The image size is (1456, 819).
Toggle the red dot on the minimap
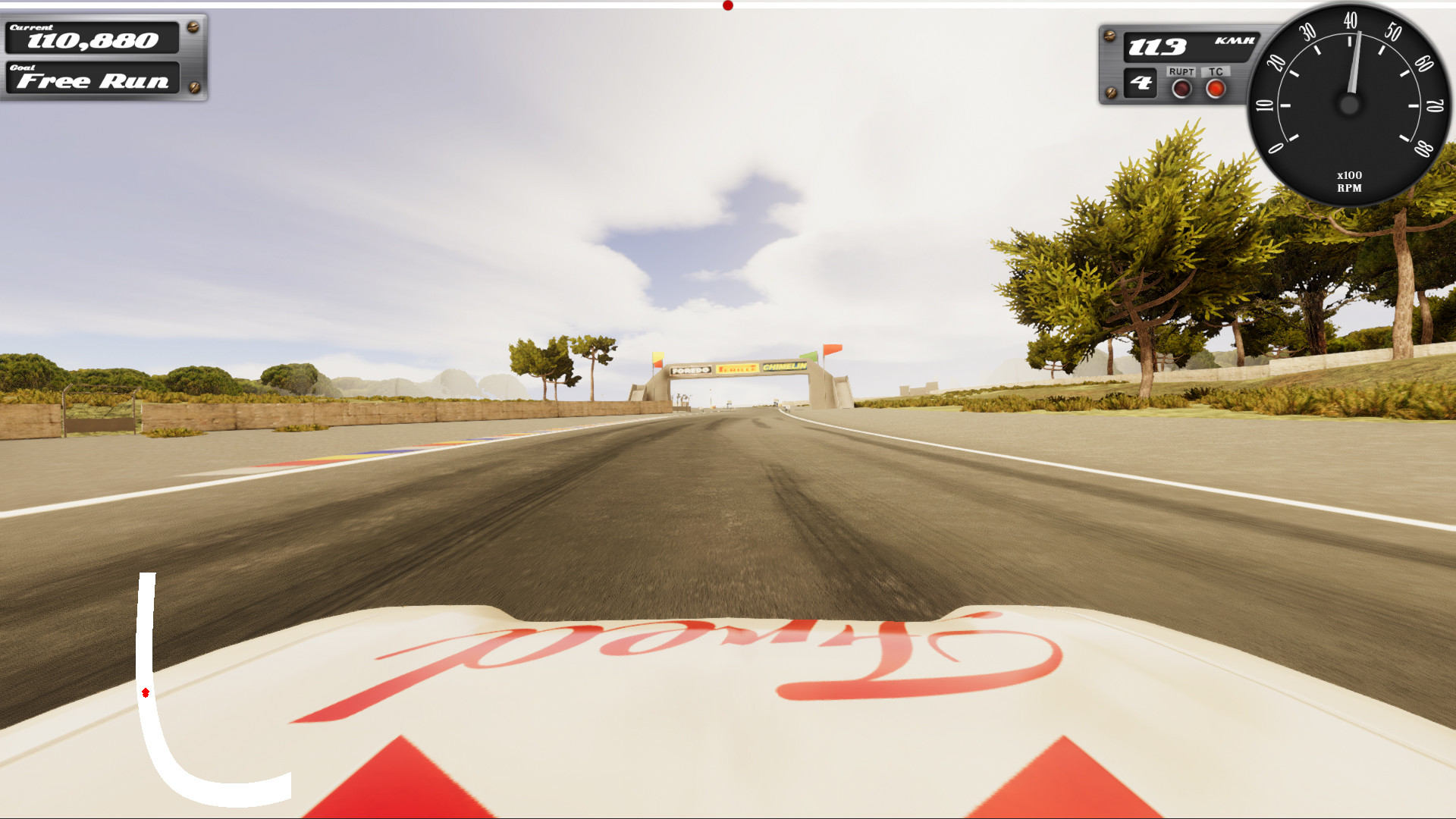coord(146,691)
